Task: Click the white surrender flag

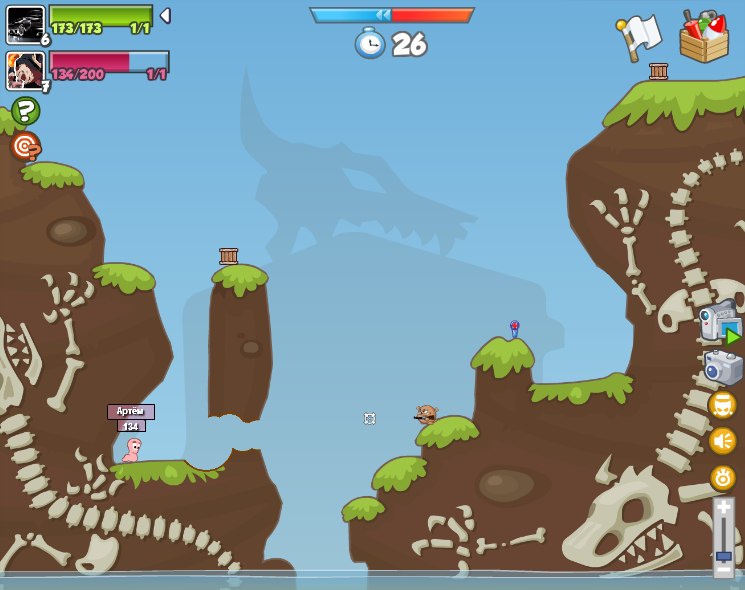Action: (x=639, y=36)
